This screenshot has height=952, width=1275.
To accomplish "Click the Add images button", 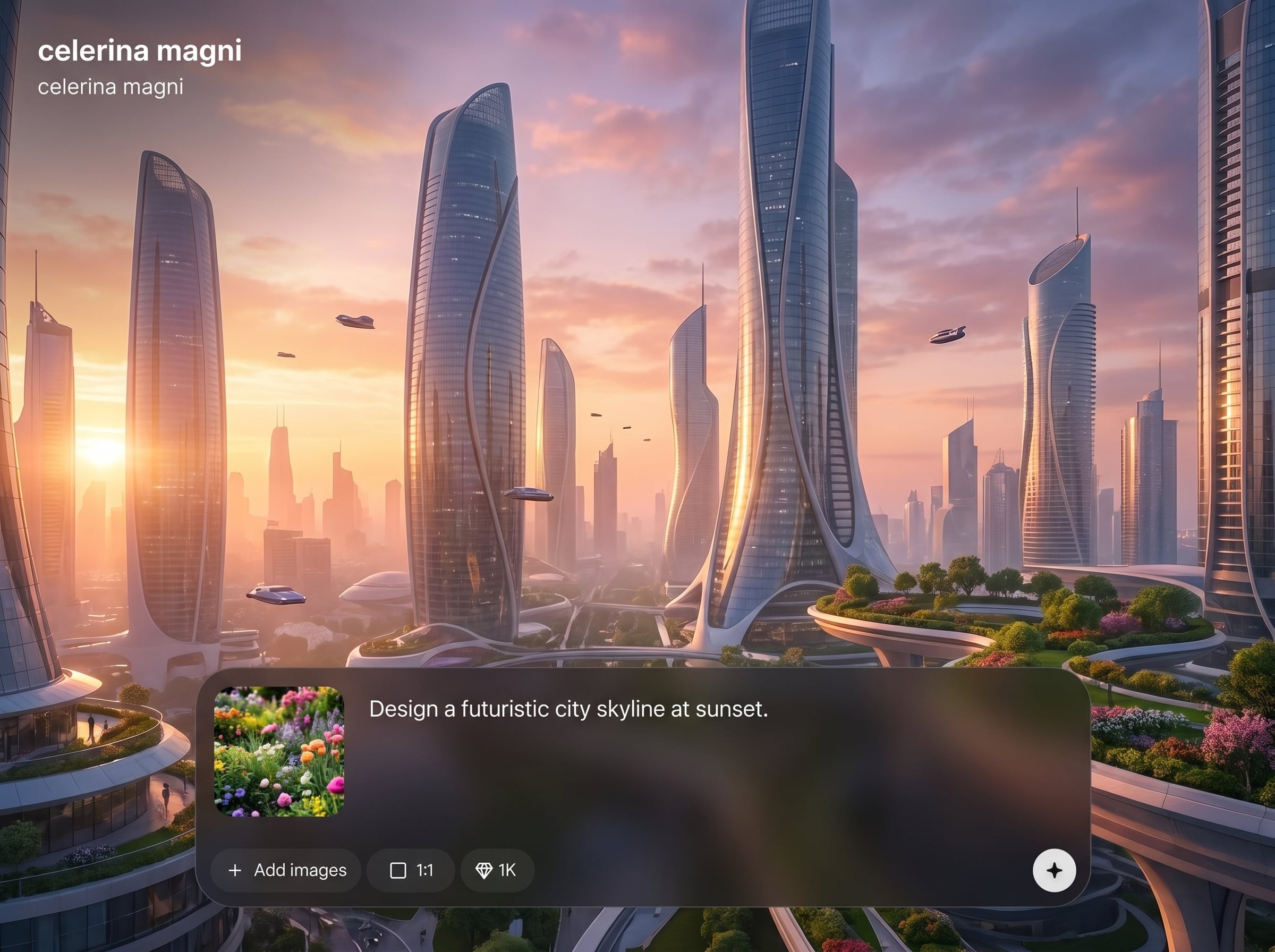I will click(x=286, y=870).
